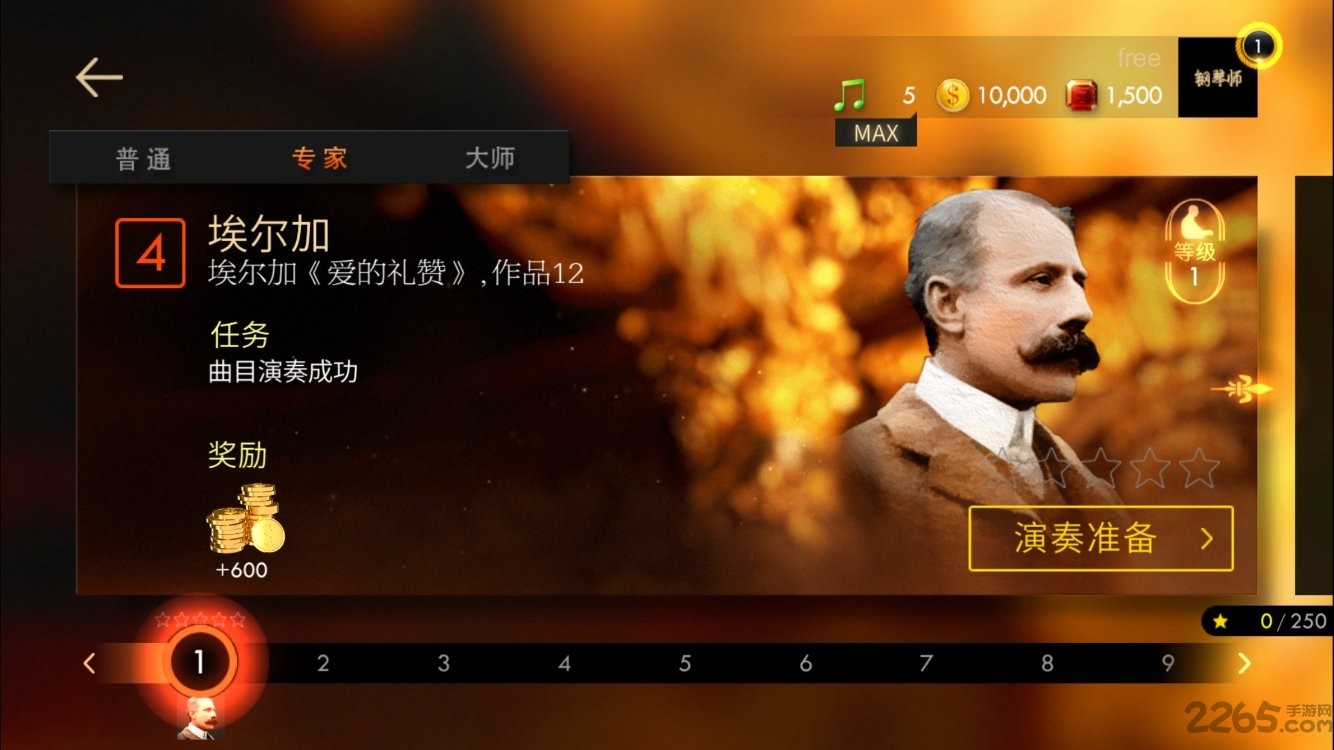Collapse to previous stages via left chevron
Screen dimensions: 1334x750
point(89,663)
